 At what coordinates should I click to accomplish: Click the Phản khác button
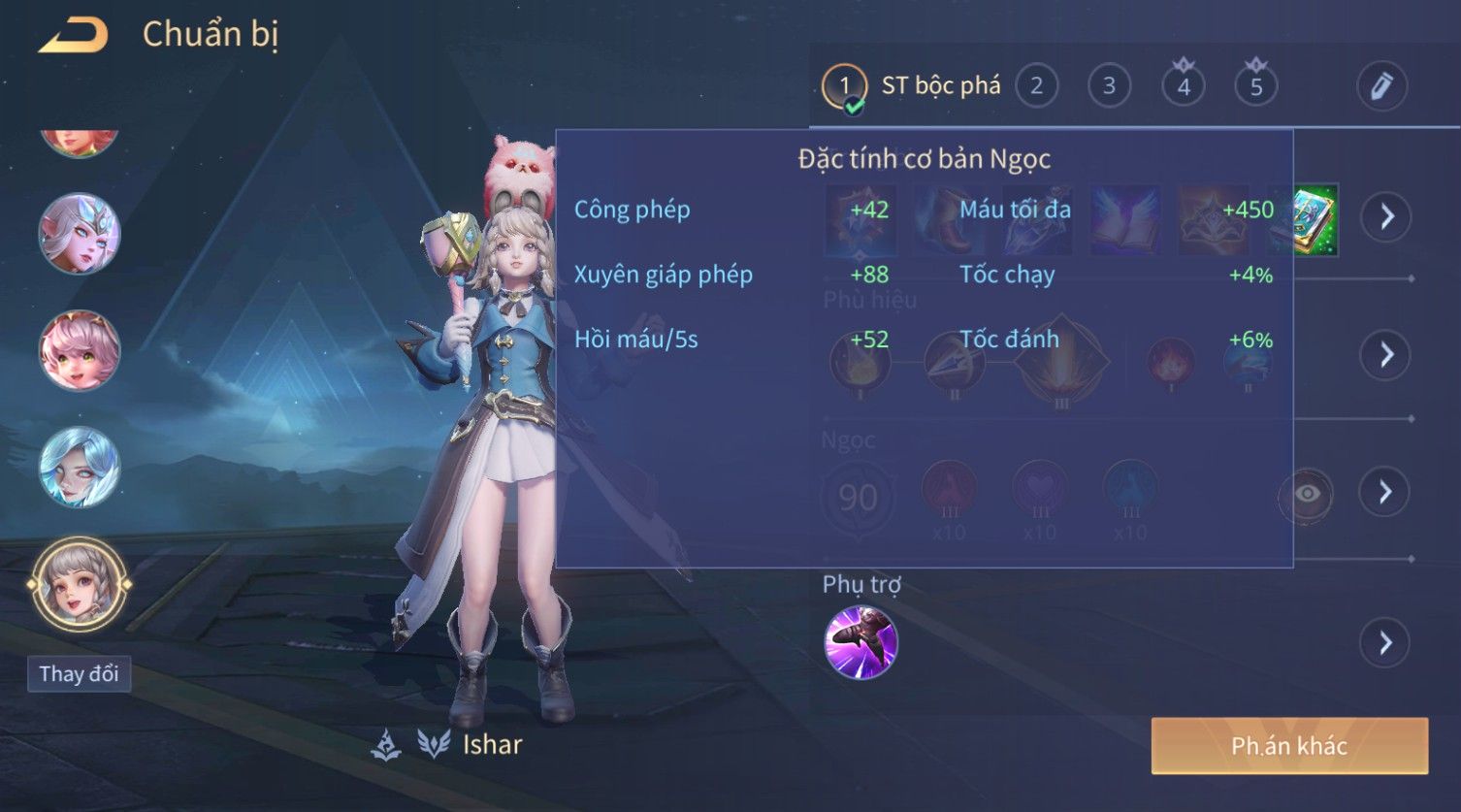click(1288, 745)
